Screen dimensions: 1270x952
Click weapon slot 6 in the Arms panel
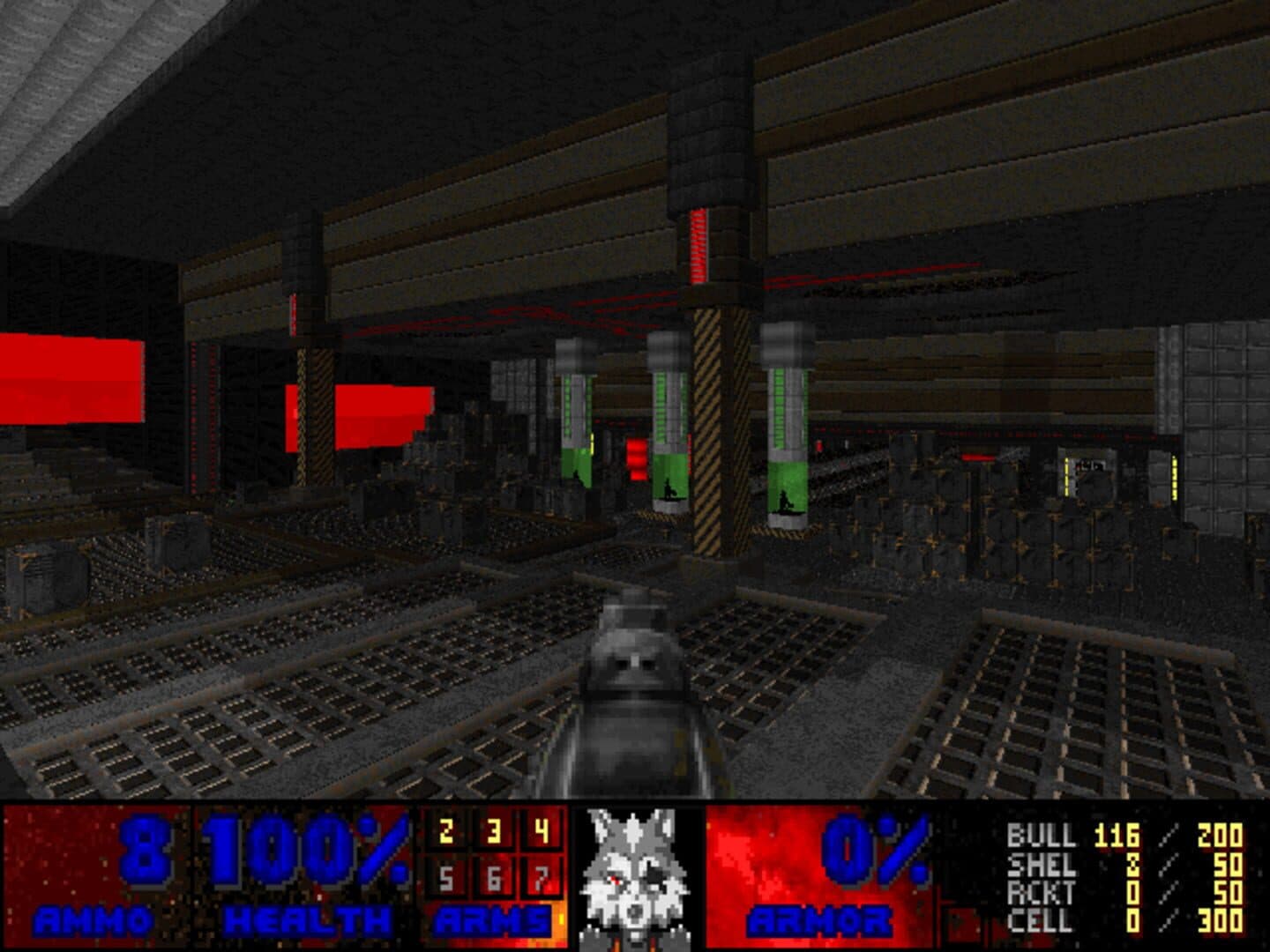pyautogui.click(x=494, y=879)
